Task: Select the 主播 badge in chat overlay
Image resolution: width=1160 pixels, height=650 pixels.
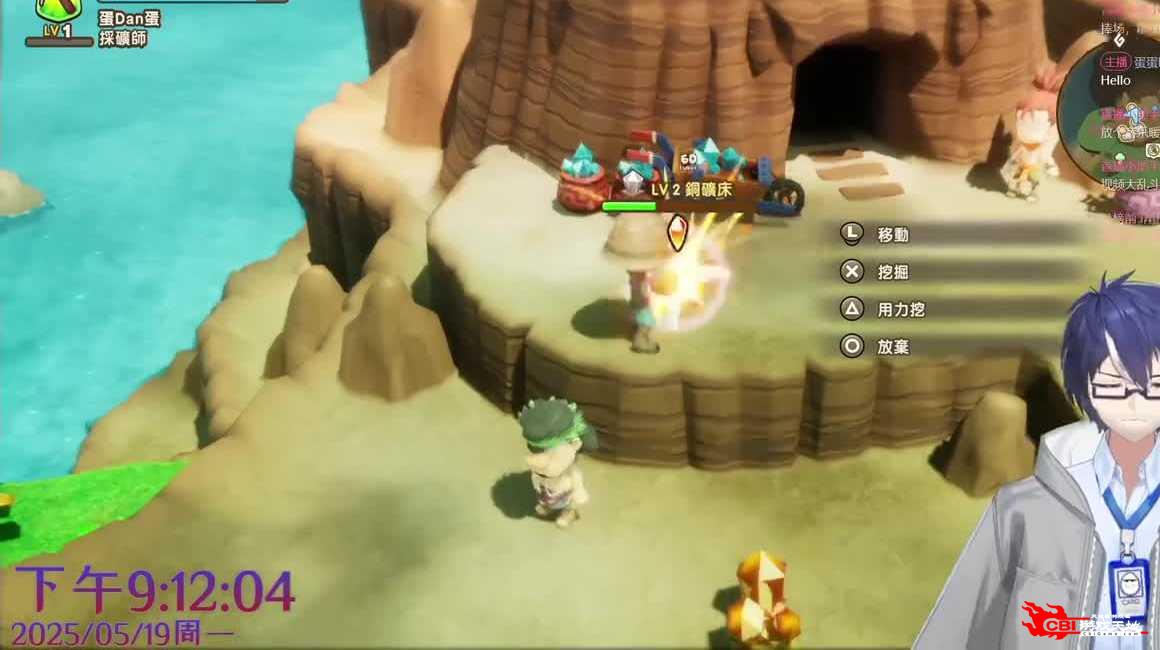Action: (1116, 61)
